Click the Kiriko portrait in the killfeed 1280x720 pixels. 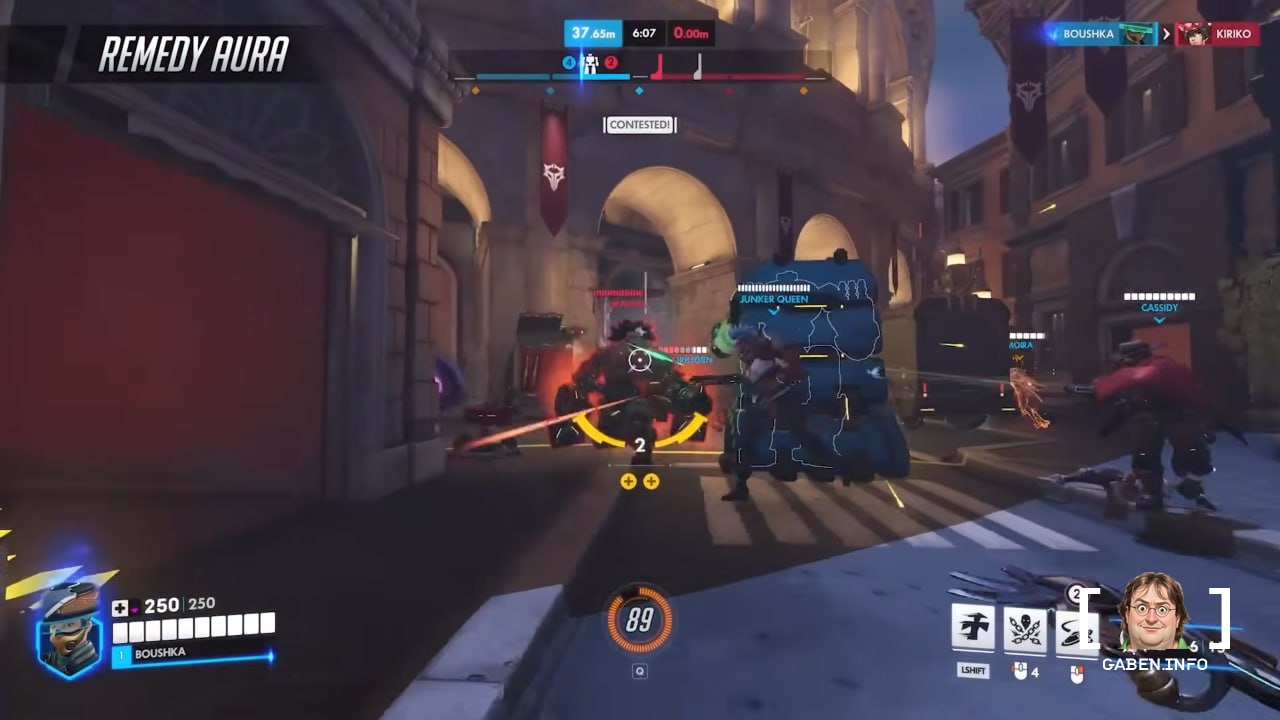[1198, 33]
